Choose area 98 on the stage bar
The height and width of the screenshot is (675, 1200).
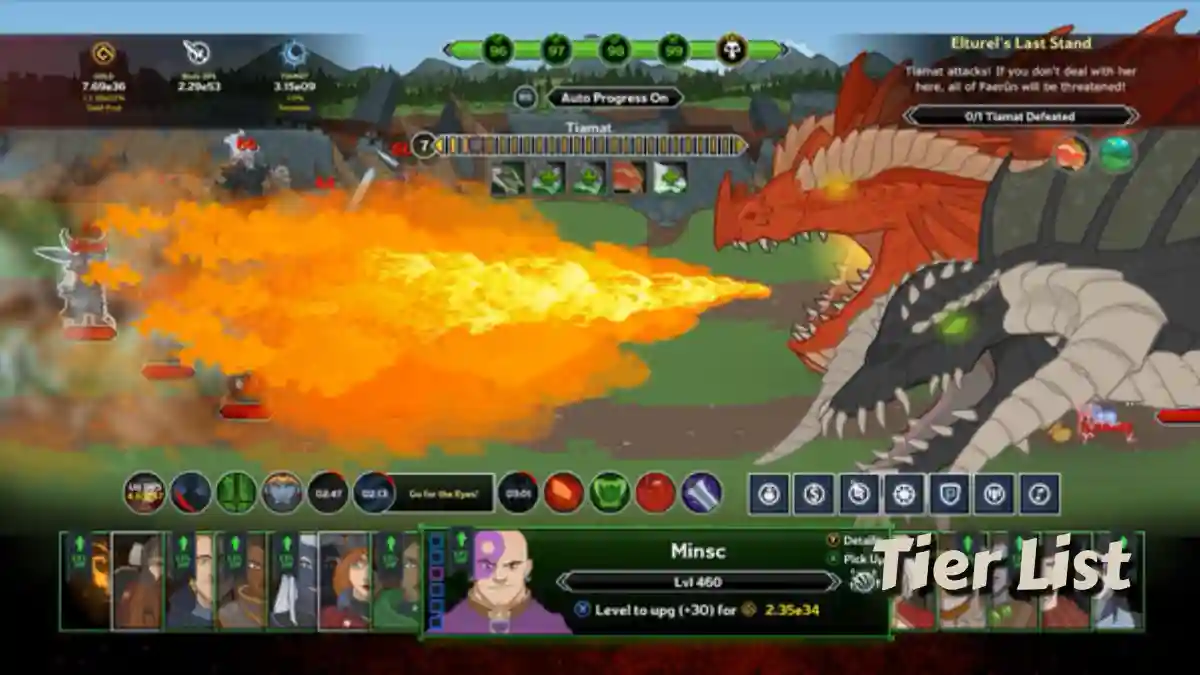pyautogui.click(x=614, y=49)
